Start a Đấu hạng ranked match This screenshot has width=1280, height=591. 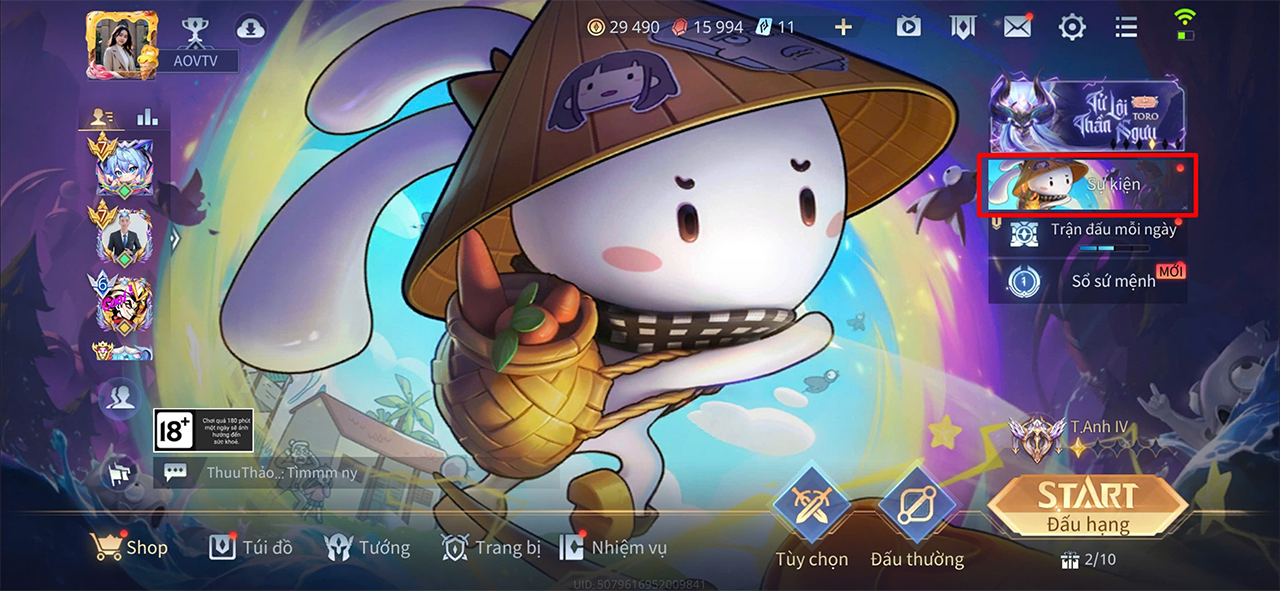coord(1087,505)
